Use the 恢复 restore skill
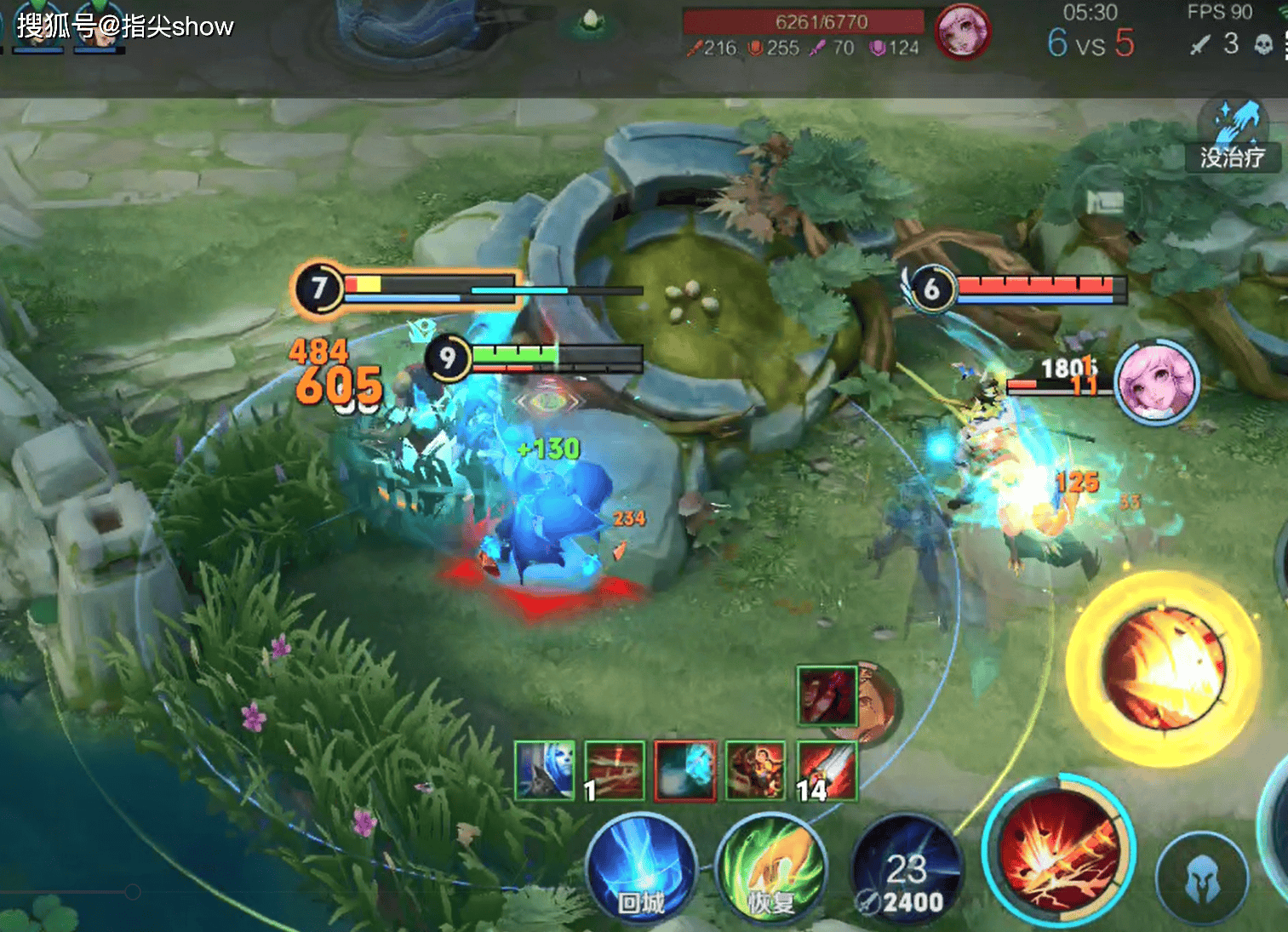 [x=771, y=870]
